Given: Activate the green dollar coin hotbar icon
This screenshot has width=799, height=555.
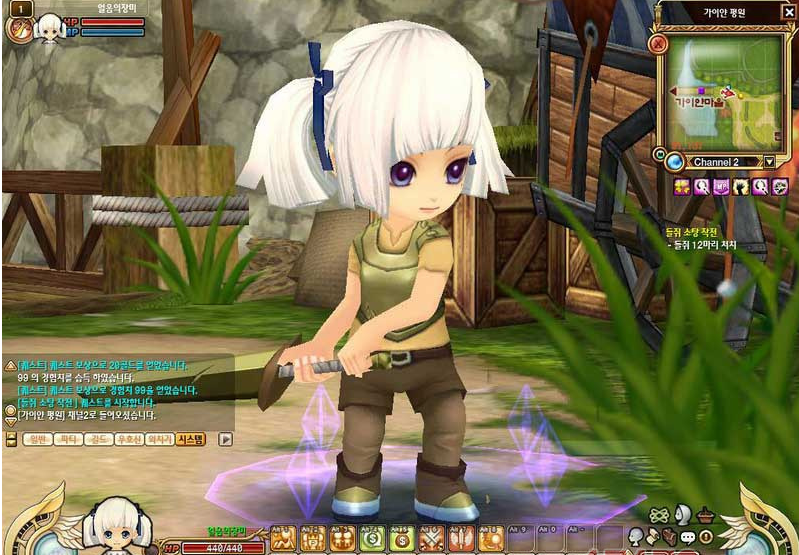Looking at the screenshot, I should (x=373, y=538).
